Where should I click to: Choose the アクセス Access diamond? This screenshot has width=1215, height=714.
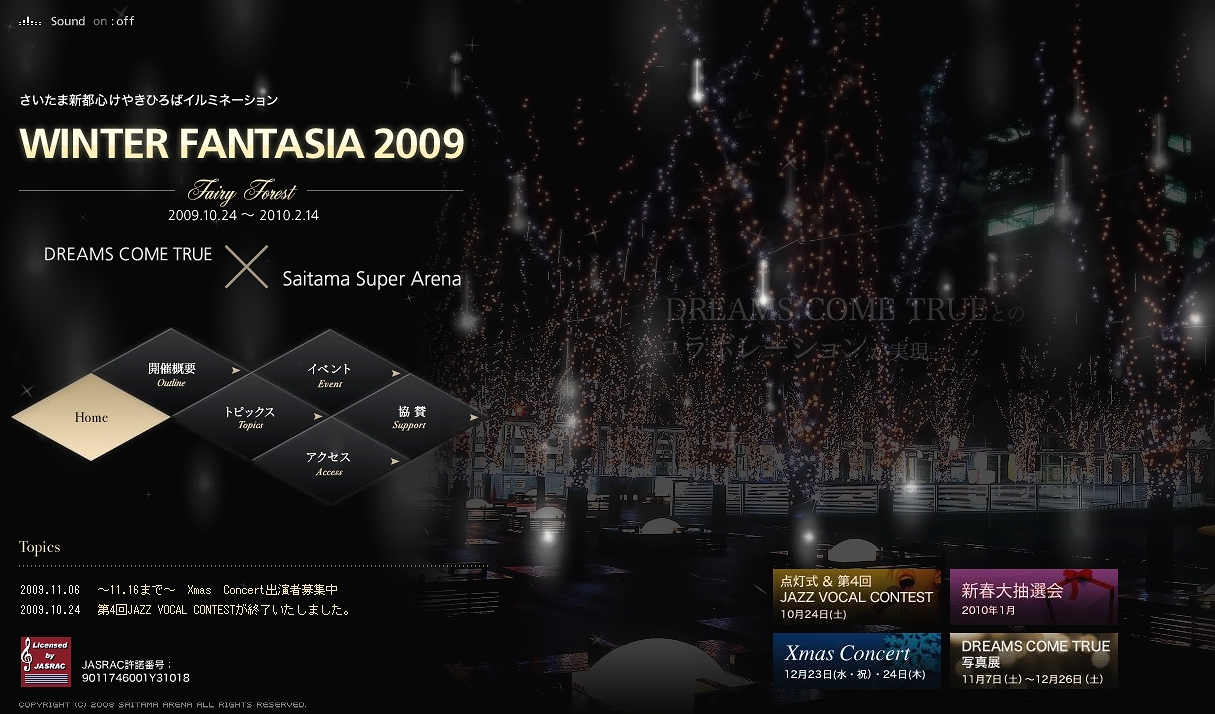pyautogui.click(x=329, y=463)
